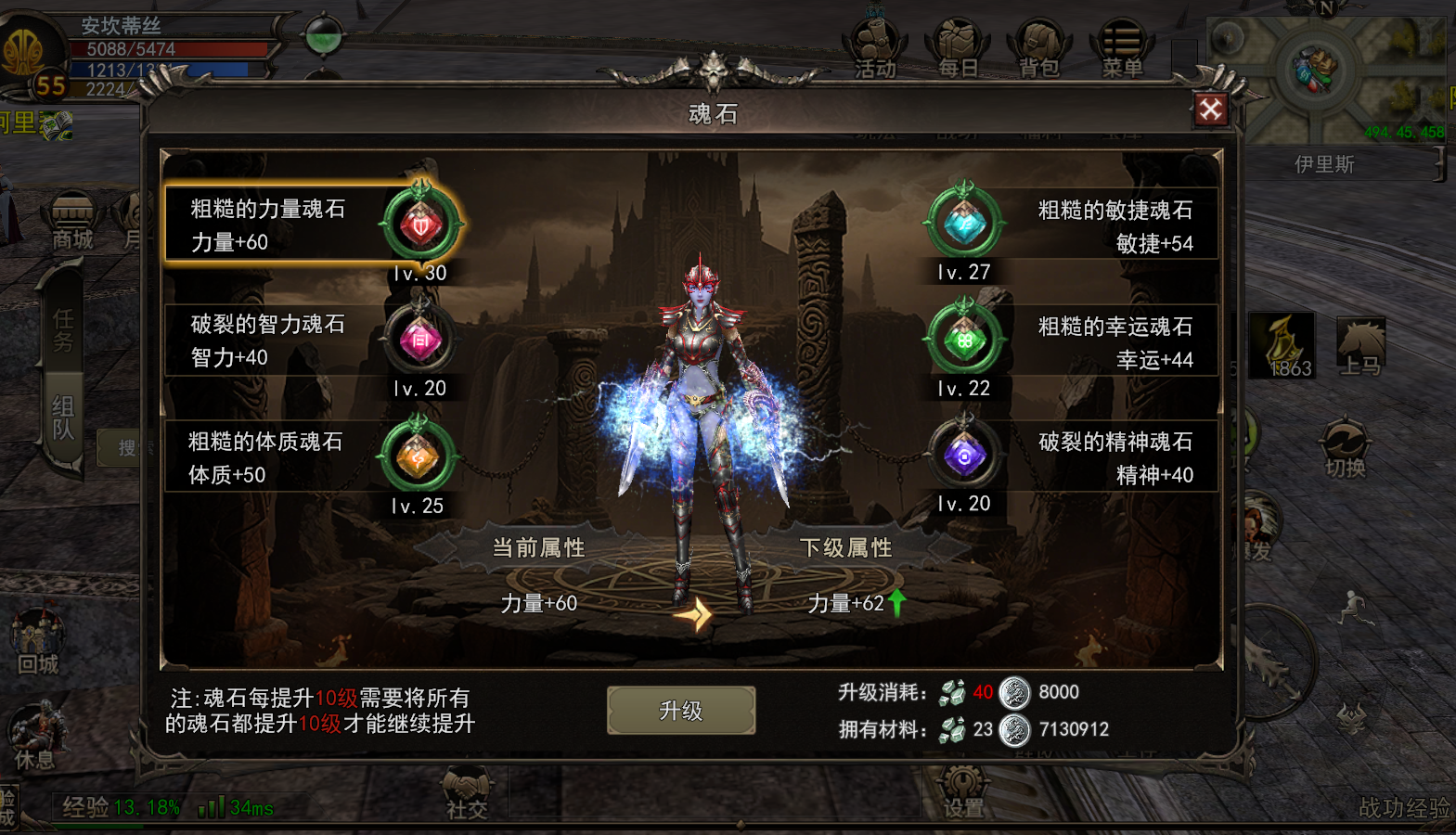The image size is (1456, 835).
Task: Tap the 休息 rest button
Action: tap(35, 737)
